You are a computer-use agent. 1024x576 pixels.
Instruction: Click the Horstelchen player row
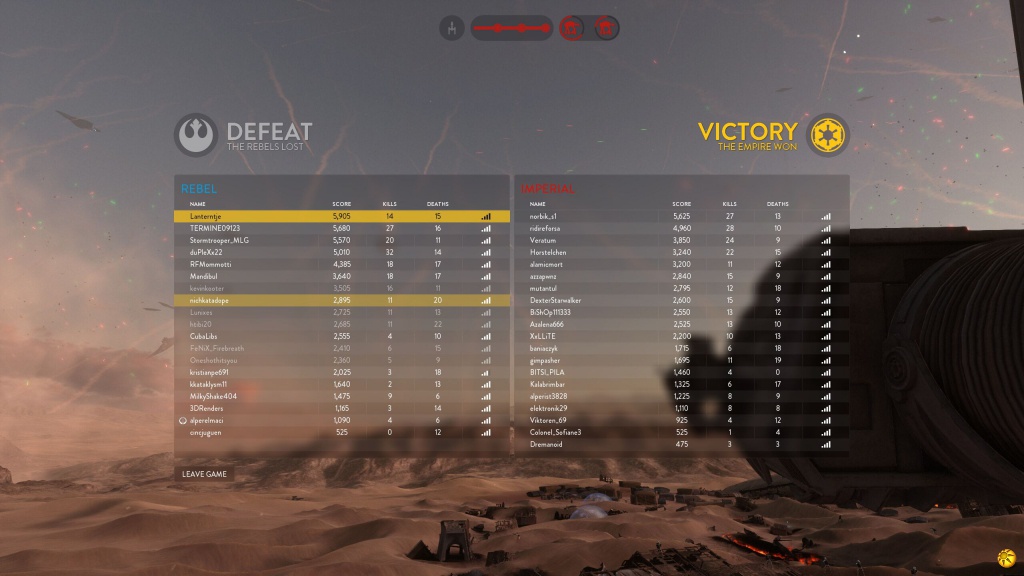point(681,252)
